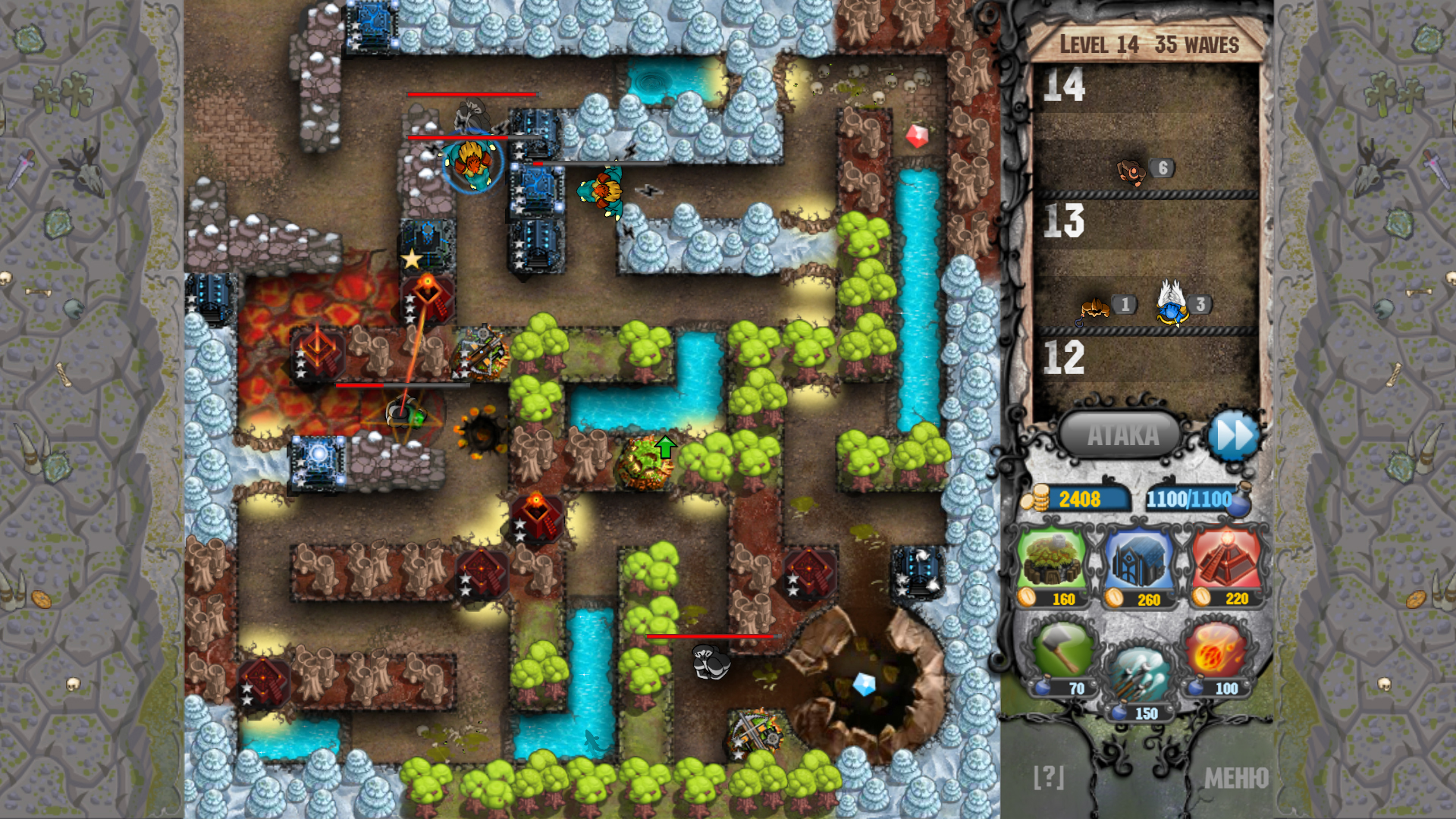
Task: Activate the fireball spell costing 100 mana
Action: tap(1216, 652)
